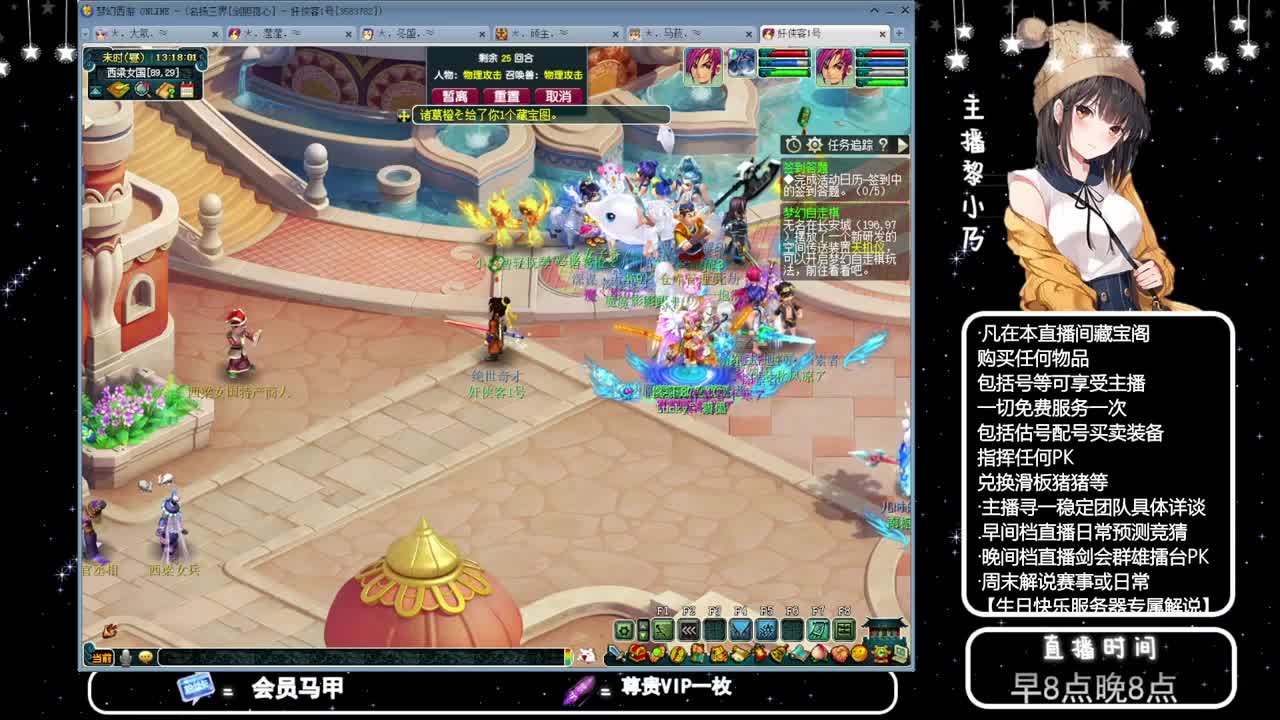Click the microphone icon in the chat bar

click(124, 658)
